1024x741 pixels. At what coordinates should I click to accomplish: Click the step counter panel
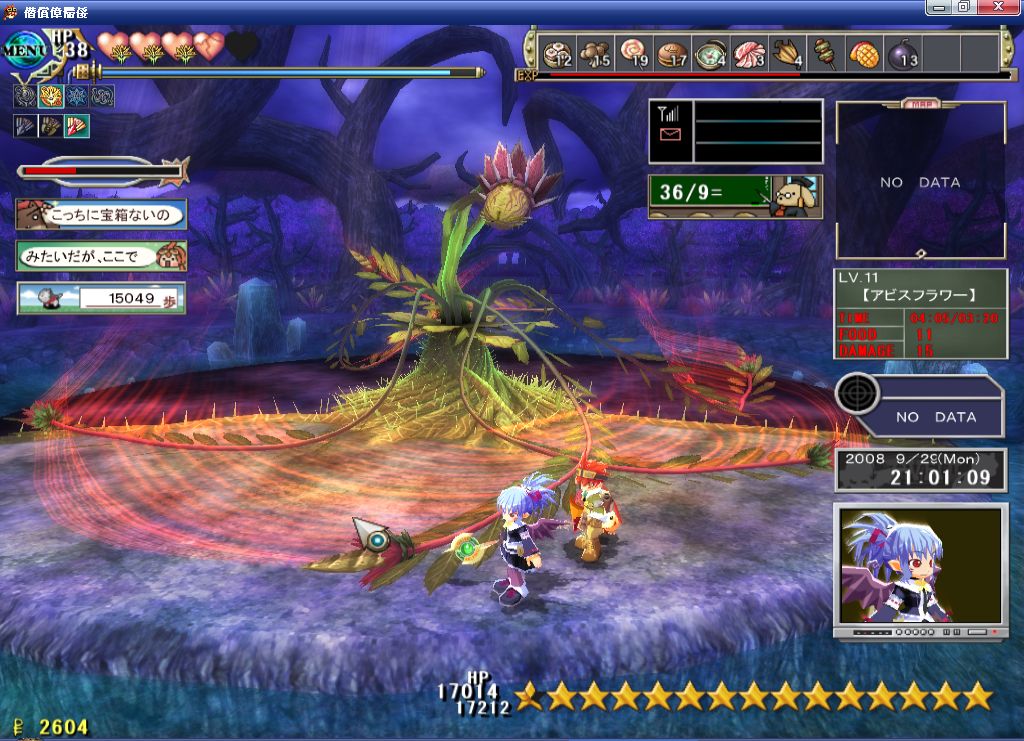click(x=100, y=298)
